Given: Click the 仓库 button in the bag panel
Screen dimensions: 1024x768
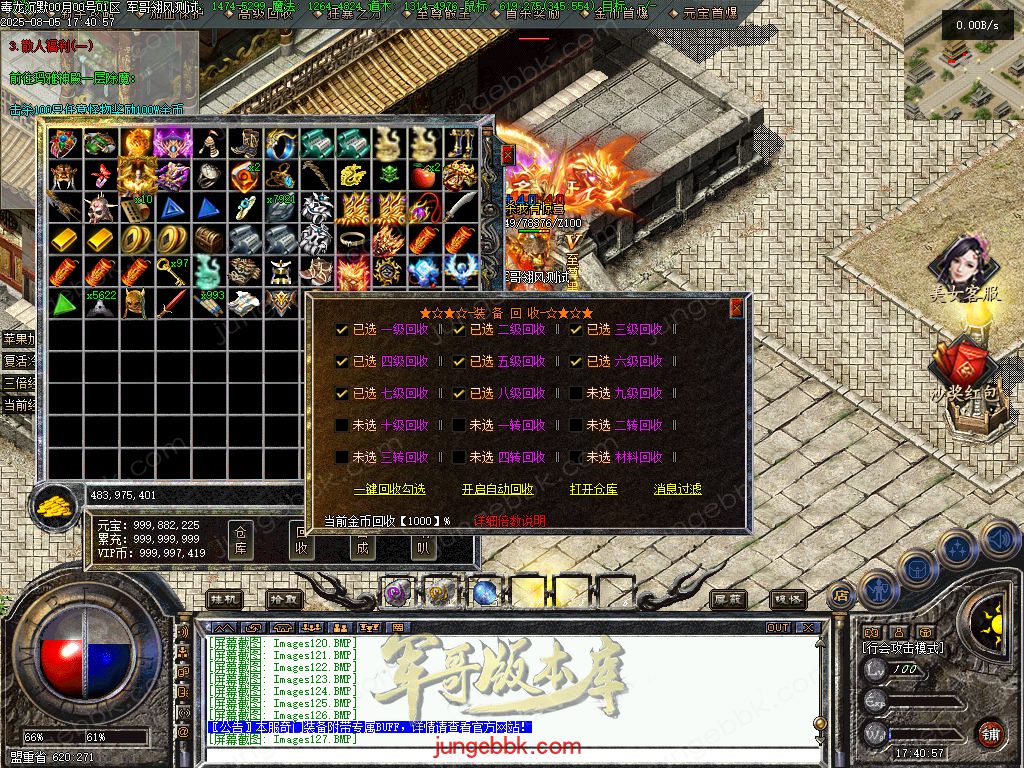Looking at the screenshot, I should click(241, 539).
